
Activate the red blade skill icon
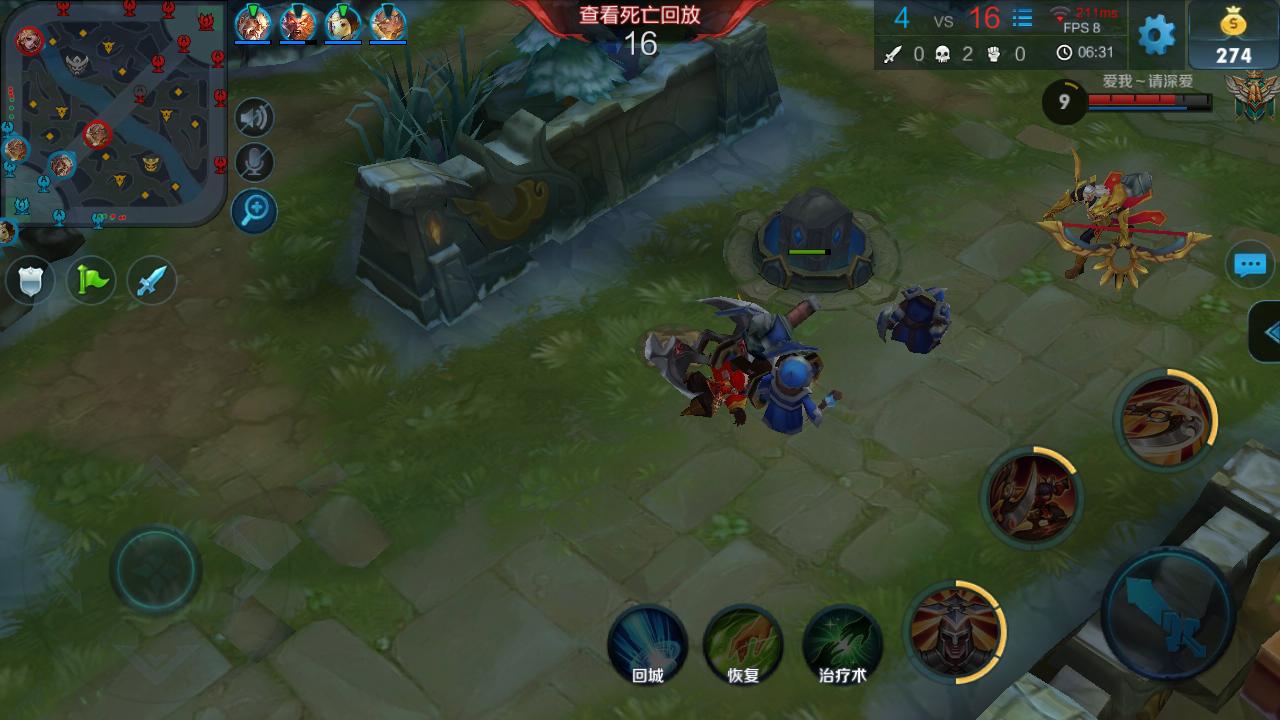1031,495
